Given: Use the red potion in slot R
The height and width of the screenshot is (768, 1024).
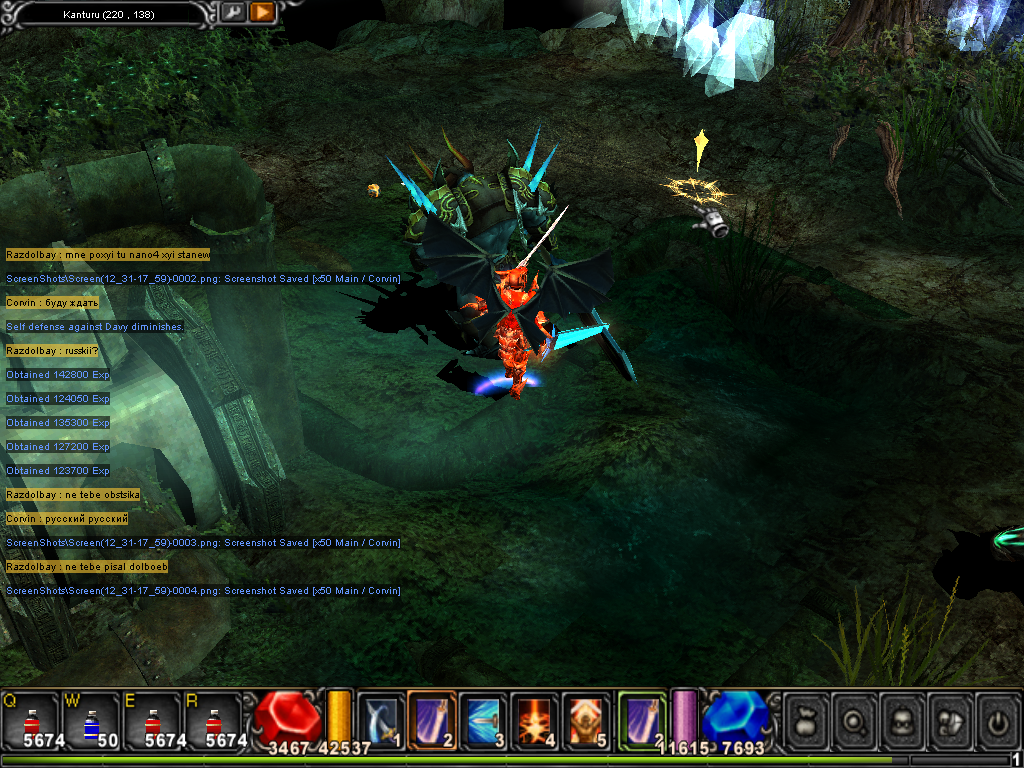Looking at the screenshot, I should 214,720.
